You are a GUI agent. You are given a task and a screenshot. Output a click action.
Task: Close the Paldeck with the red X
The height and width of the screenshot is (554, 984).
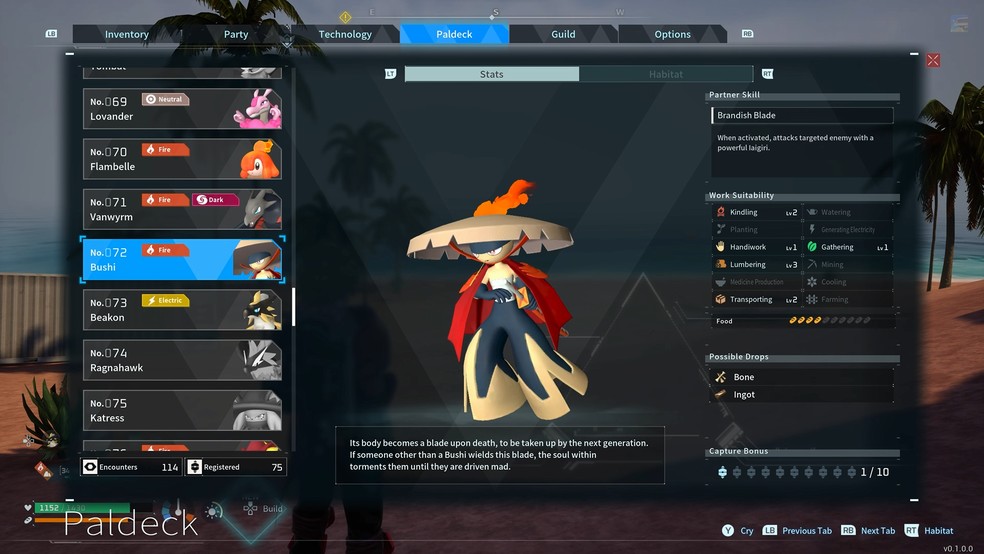[933, 60]
